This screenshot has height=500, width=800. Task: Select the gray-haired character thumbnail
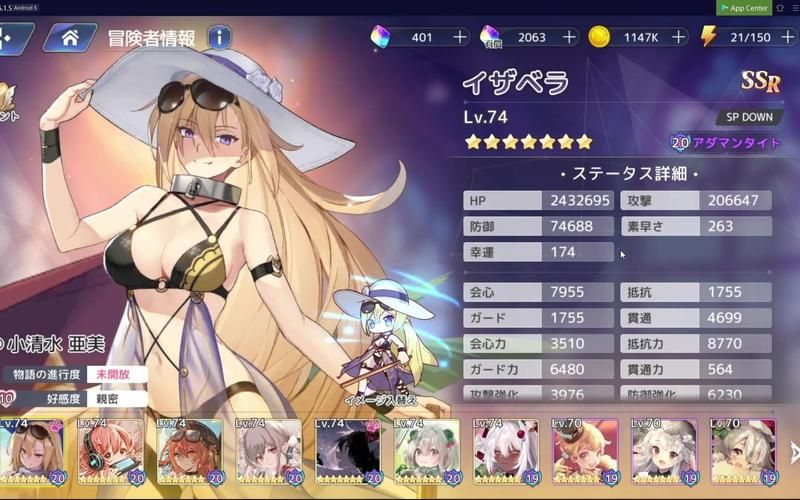[268, 450]
